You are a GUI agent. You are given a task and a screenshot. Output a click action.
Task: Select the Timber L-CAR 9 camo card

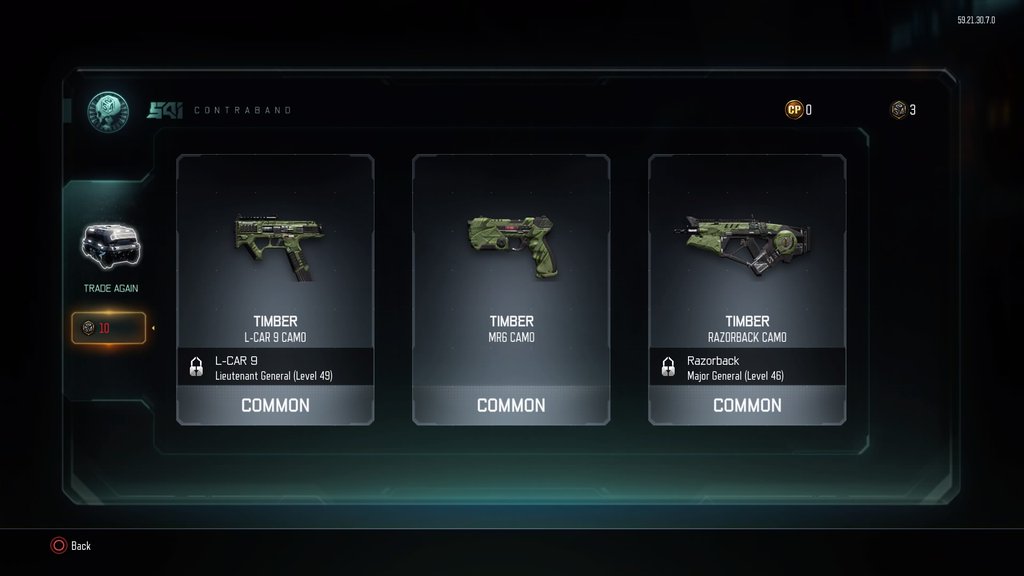[x=275, y=289]
